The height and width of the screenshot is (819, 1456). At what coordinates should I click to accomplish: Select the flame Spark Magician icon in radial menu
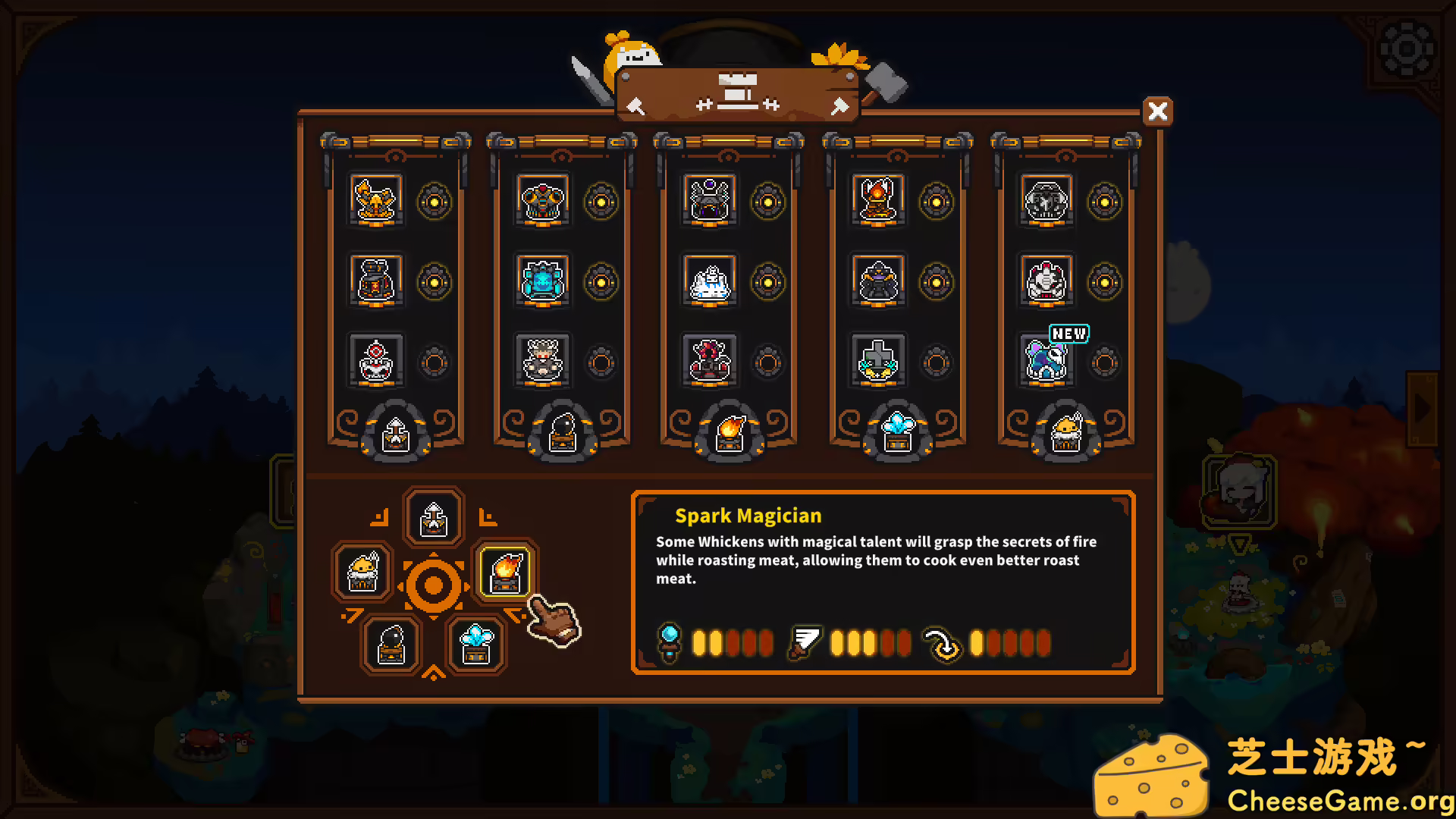pyautogui.click(x=505, y=573)
